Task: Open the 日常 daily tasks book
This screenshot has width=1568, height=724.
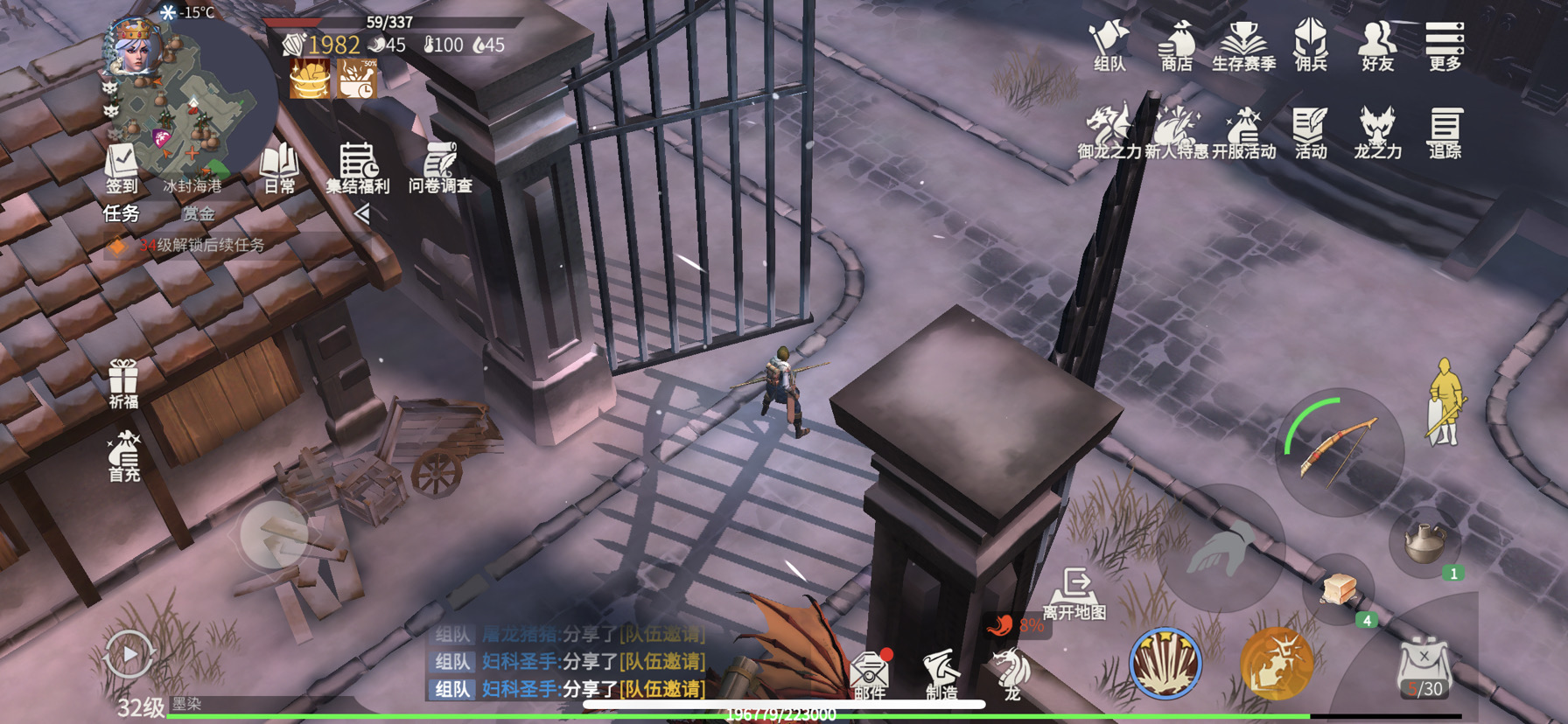Action: (x=280, y=168)
